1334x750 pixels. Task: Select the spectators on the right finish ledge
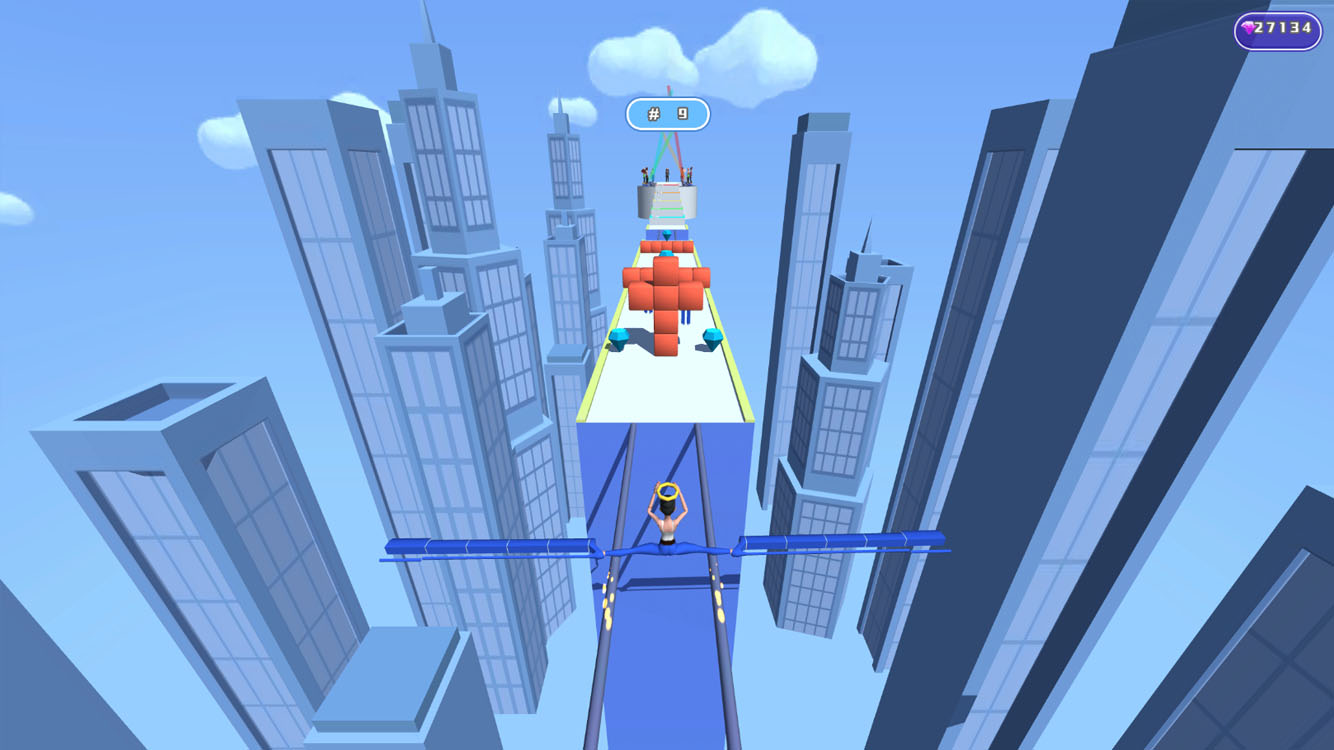point(688,174)
